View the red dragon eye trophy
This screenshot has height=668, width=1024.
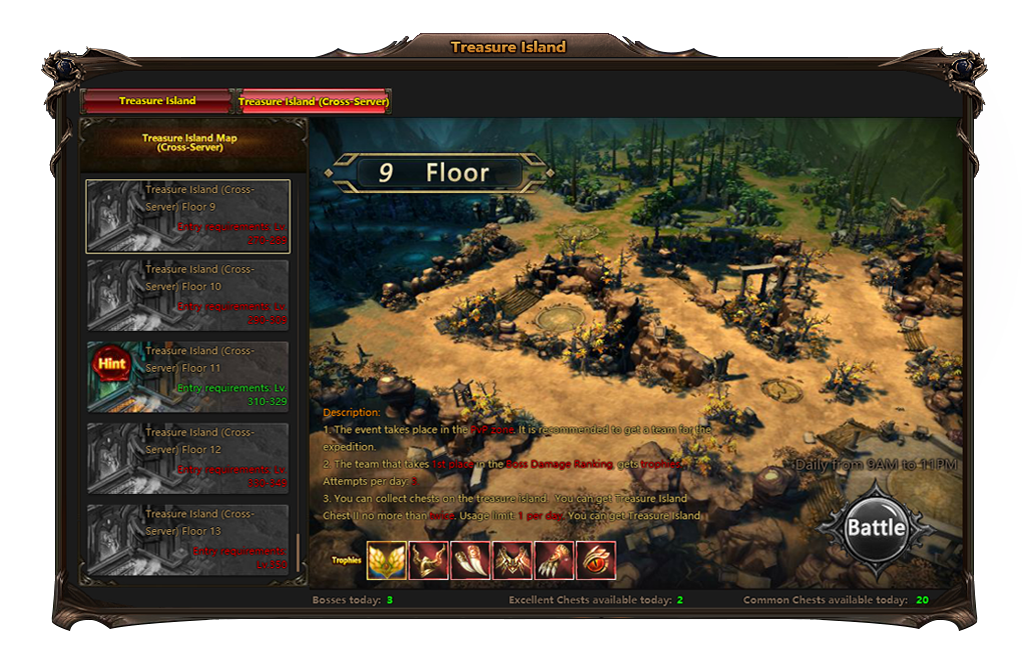596,560
